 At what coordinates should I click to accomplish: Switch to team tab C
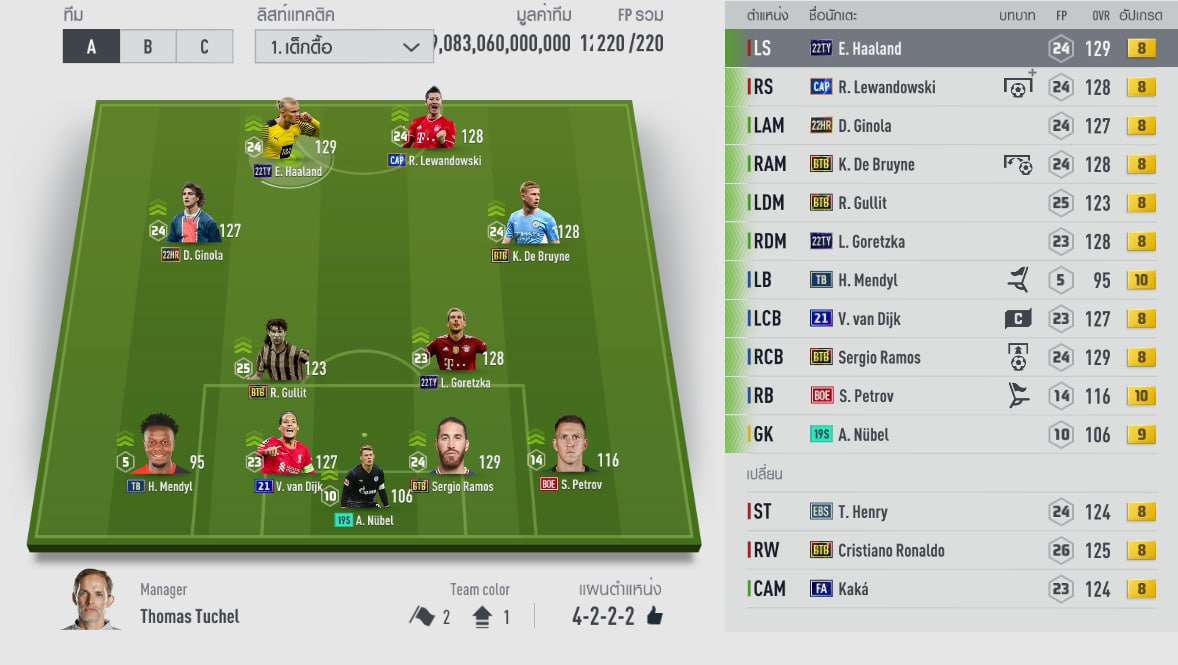coord(205,47)
